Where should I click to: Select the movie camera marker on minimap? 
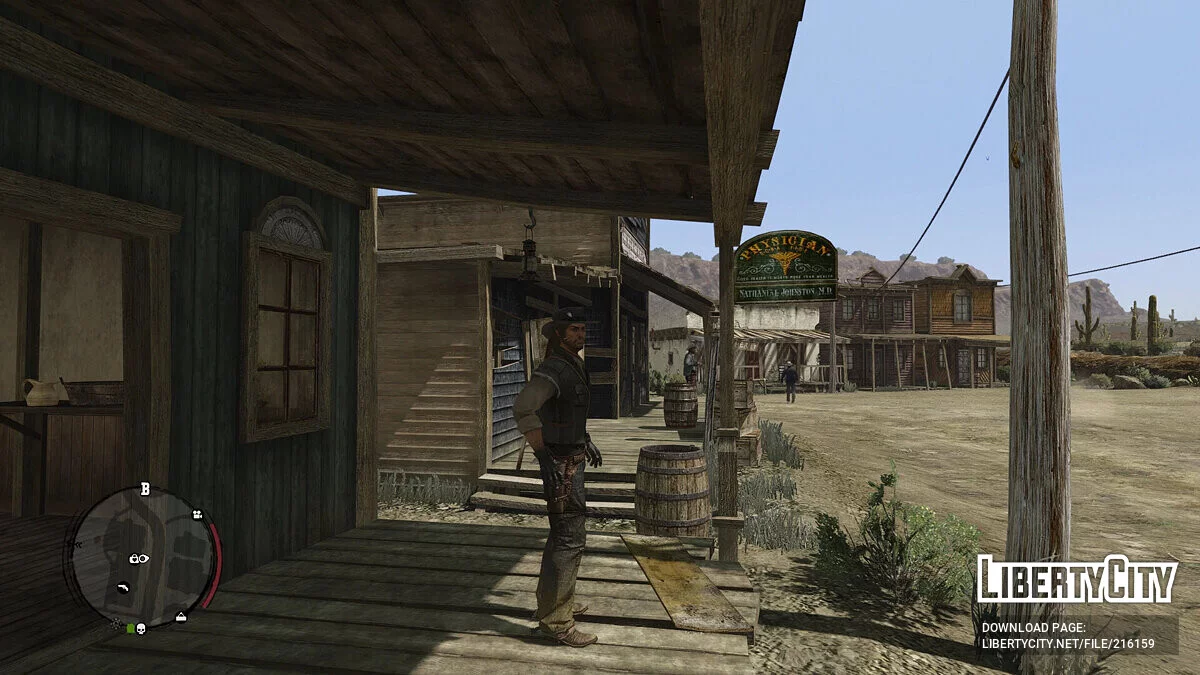coord(197,515)
